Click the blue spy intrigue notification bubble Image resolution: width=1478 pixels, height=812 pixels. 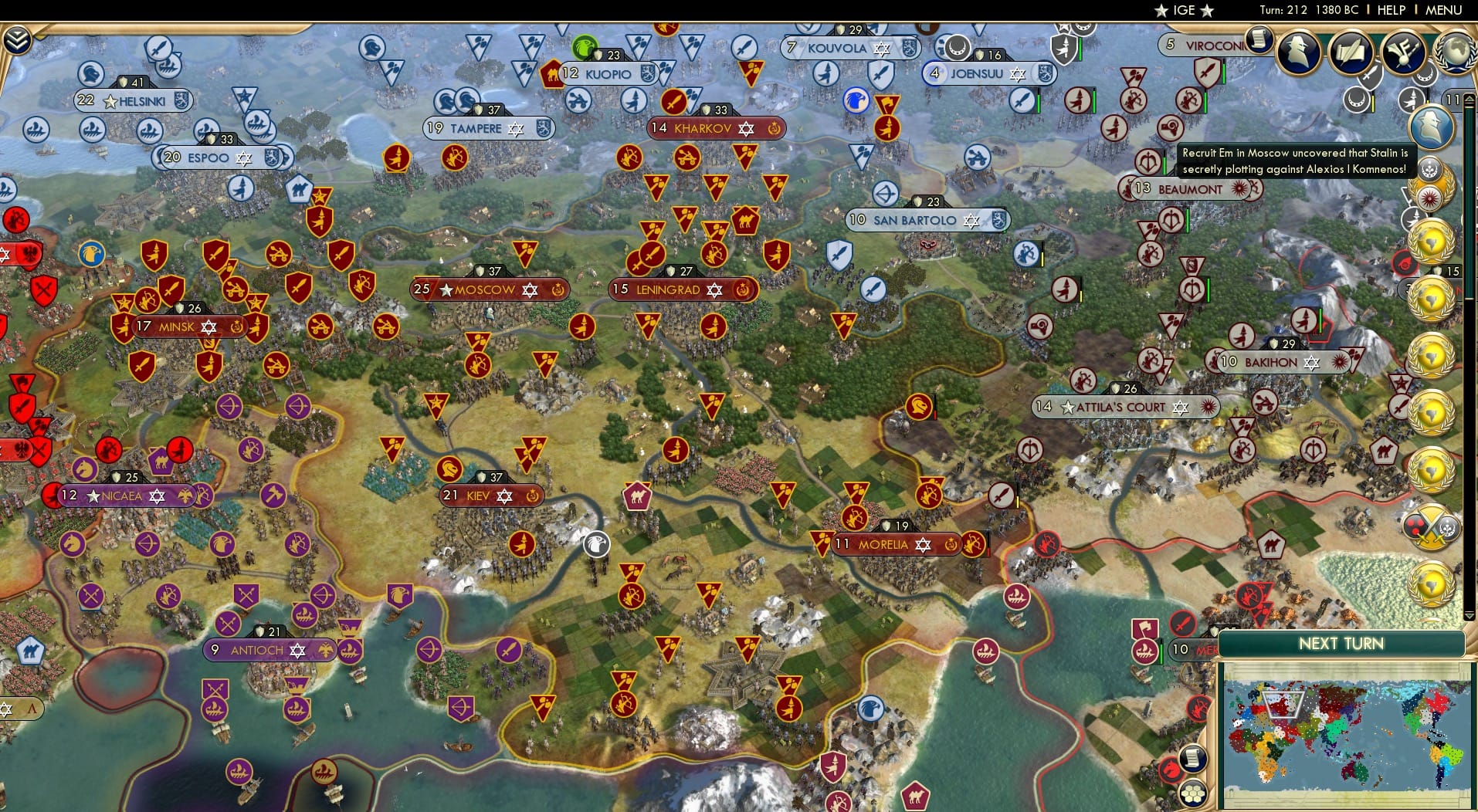coord(1433,127)
